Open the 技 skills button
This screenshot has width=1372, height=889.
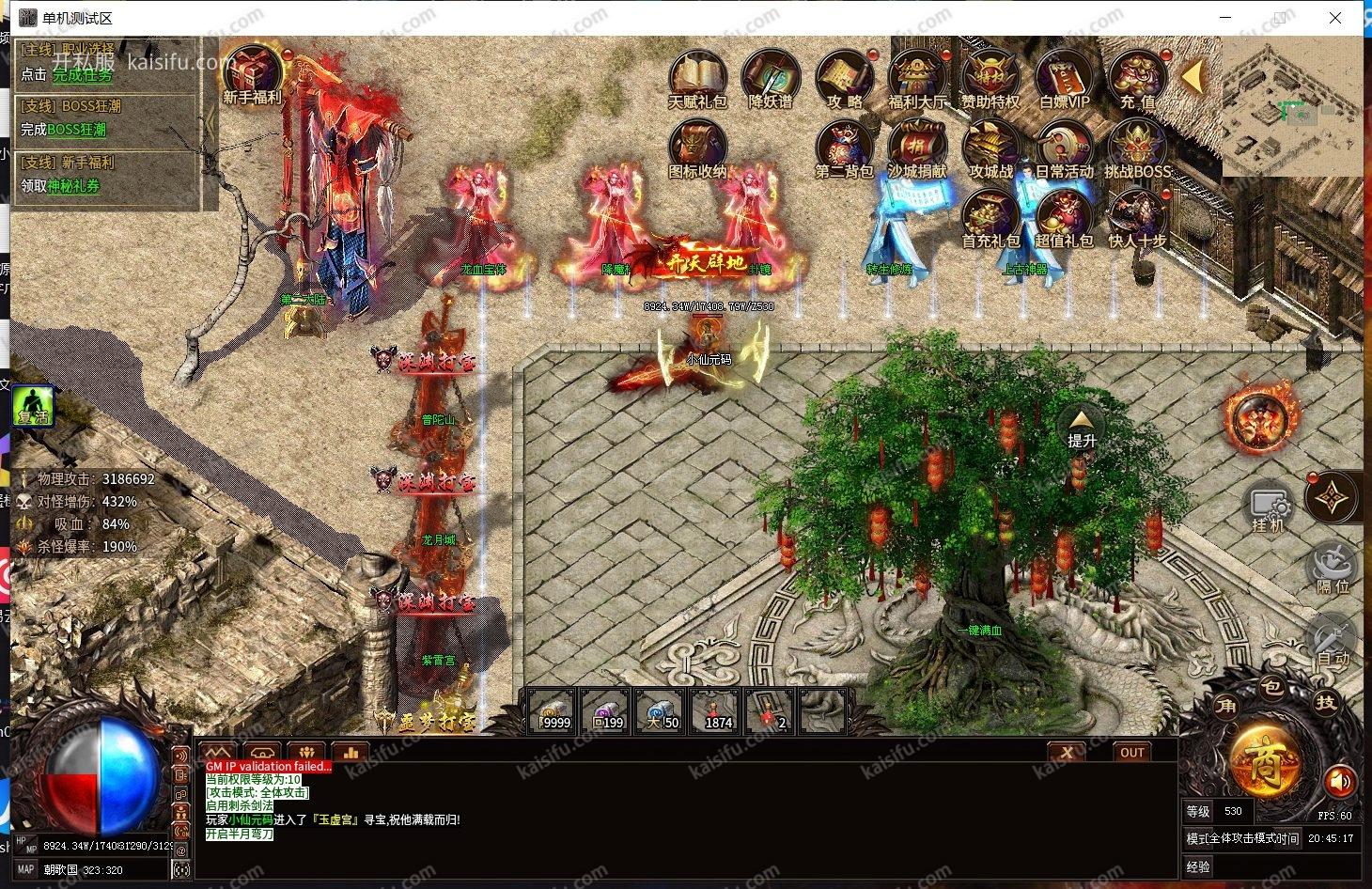coord(1326,702)
